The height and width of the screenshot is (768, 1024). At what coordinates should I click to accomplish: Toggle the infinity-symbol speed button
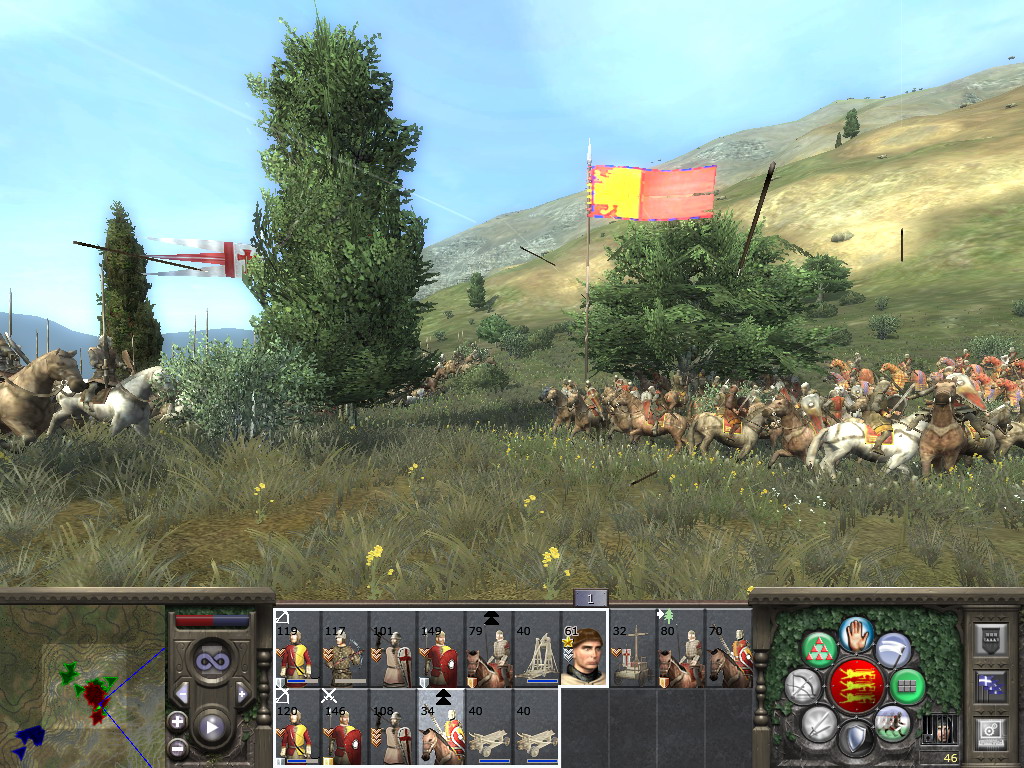tap(211, 661)
